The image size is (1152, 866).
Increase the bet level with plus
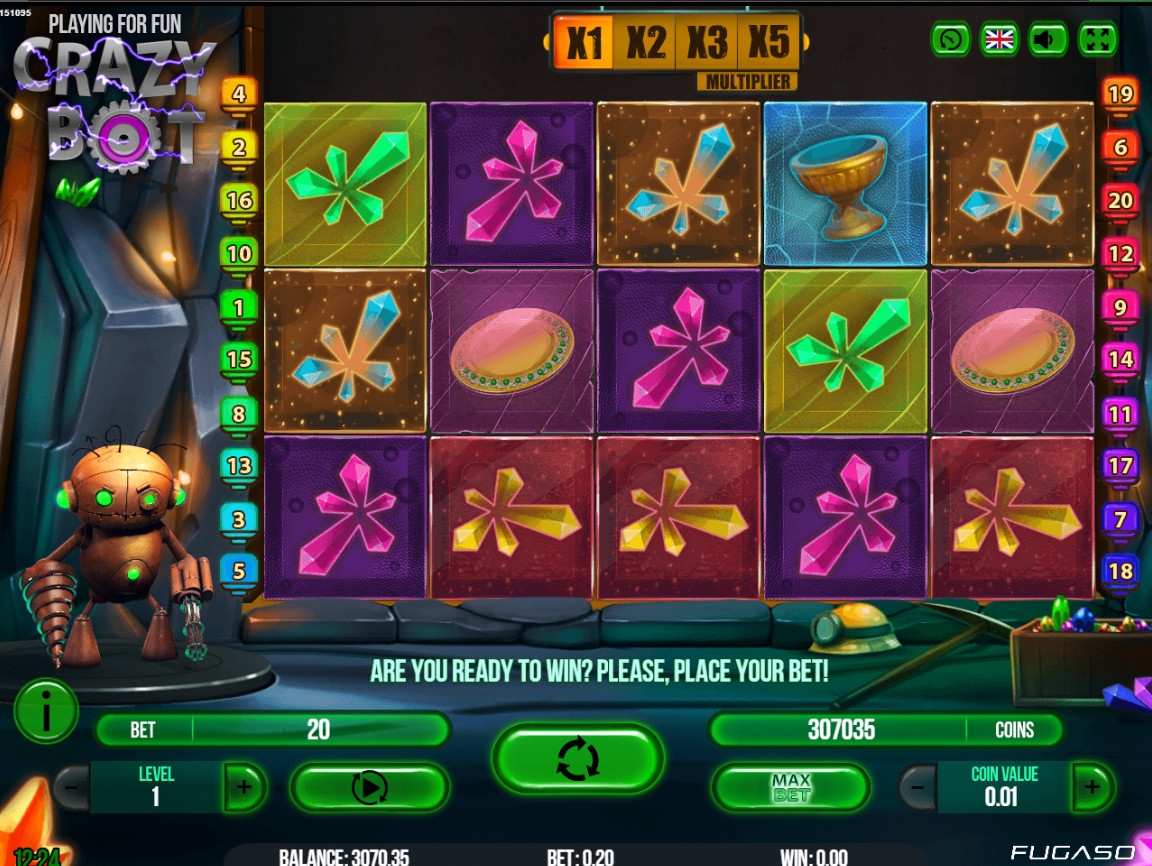245,787
